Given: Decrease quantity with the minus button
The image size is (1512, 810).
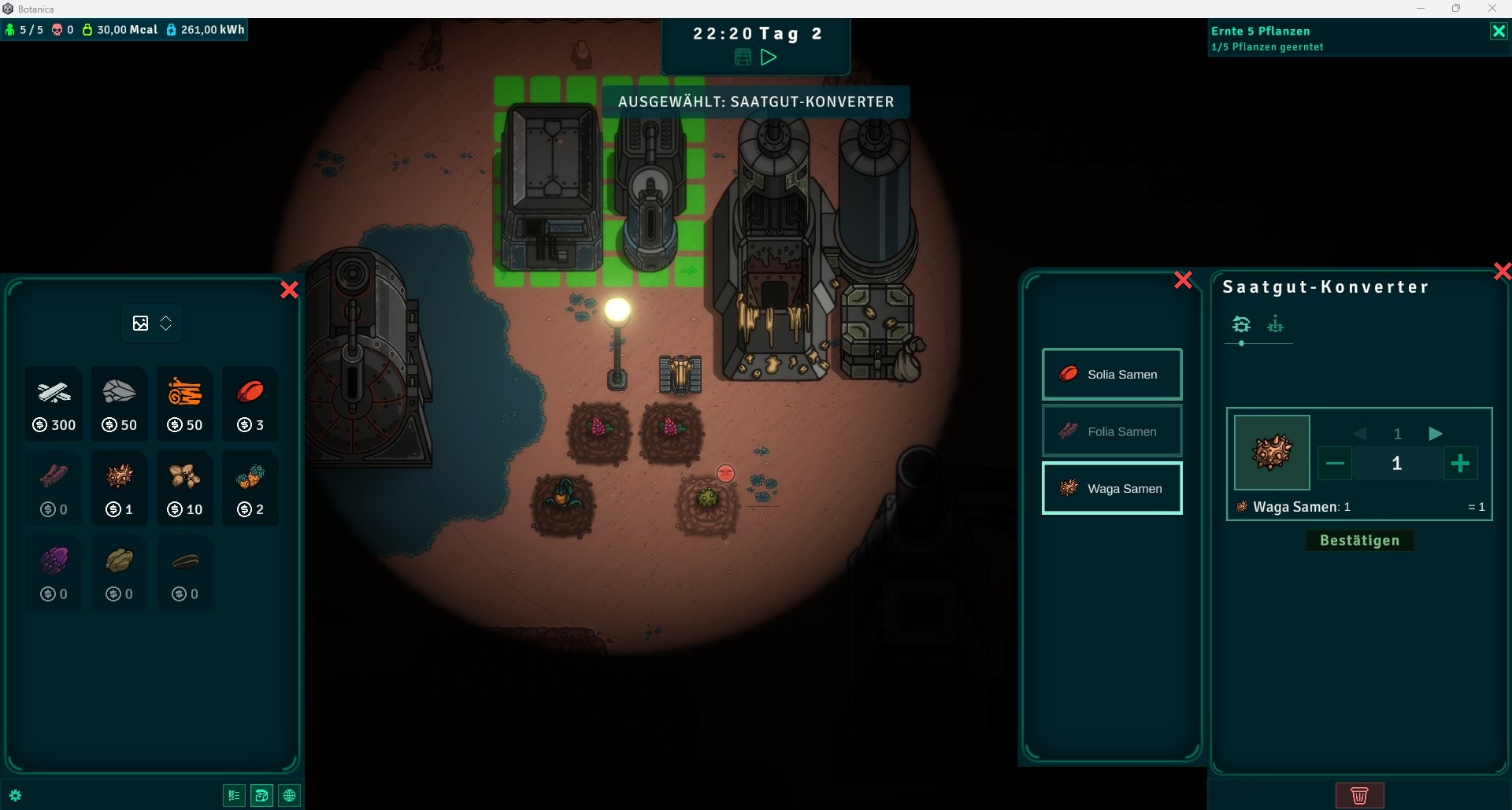Looking at the screenshot, I should click(1335, 464).
